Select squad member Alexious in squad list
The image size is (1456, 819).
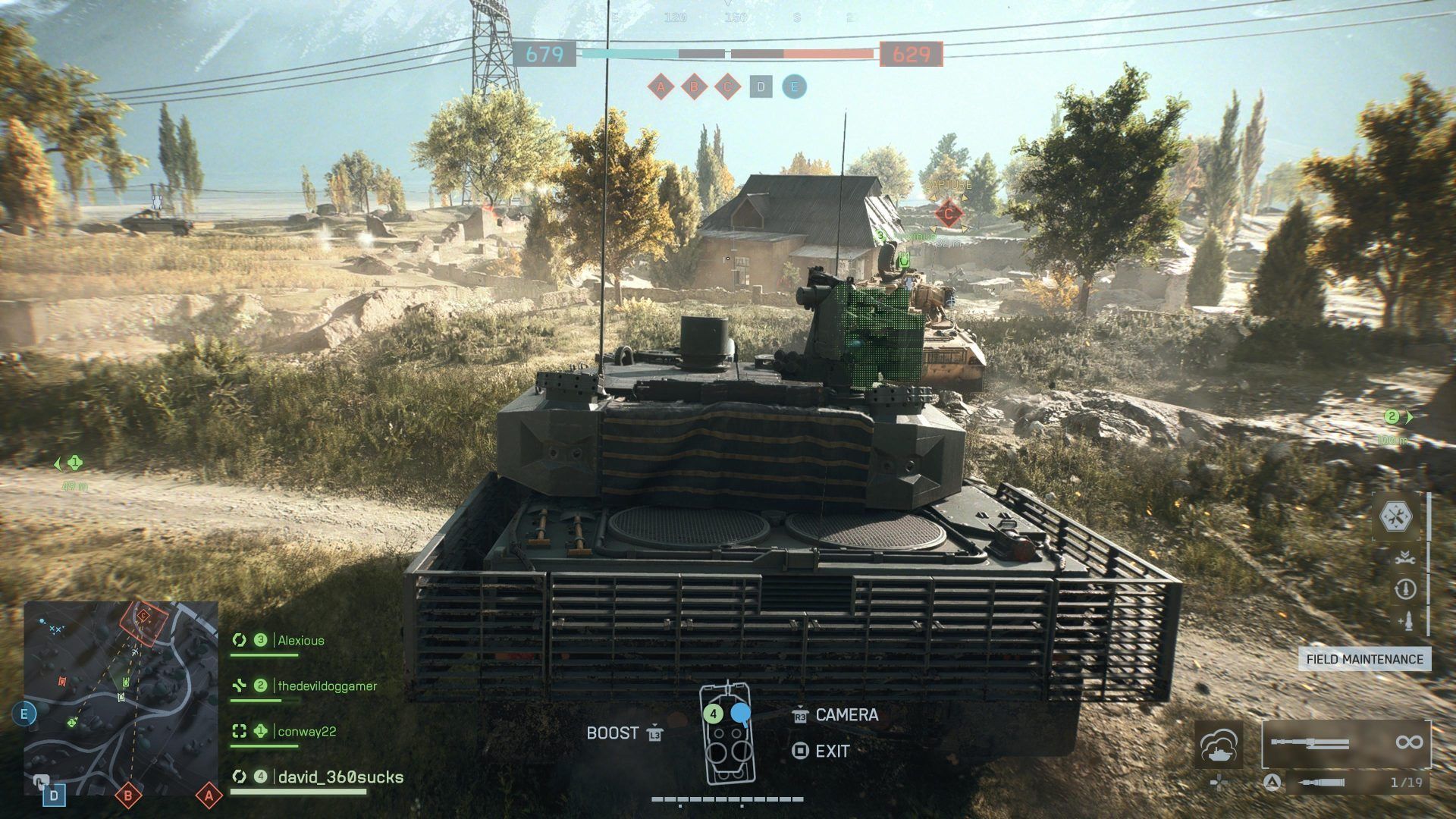300,641
